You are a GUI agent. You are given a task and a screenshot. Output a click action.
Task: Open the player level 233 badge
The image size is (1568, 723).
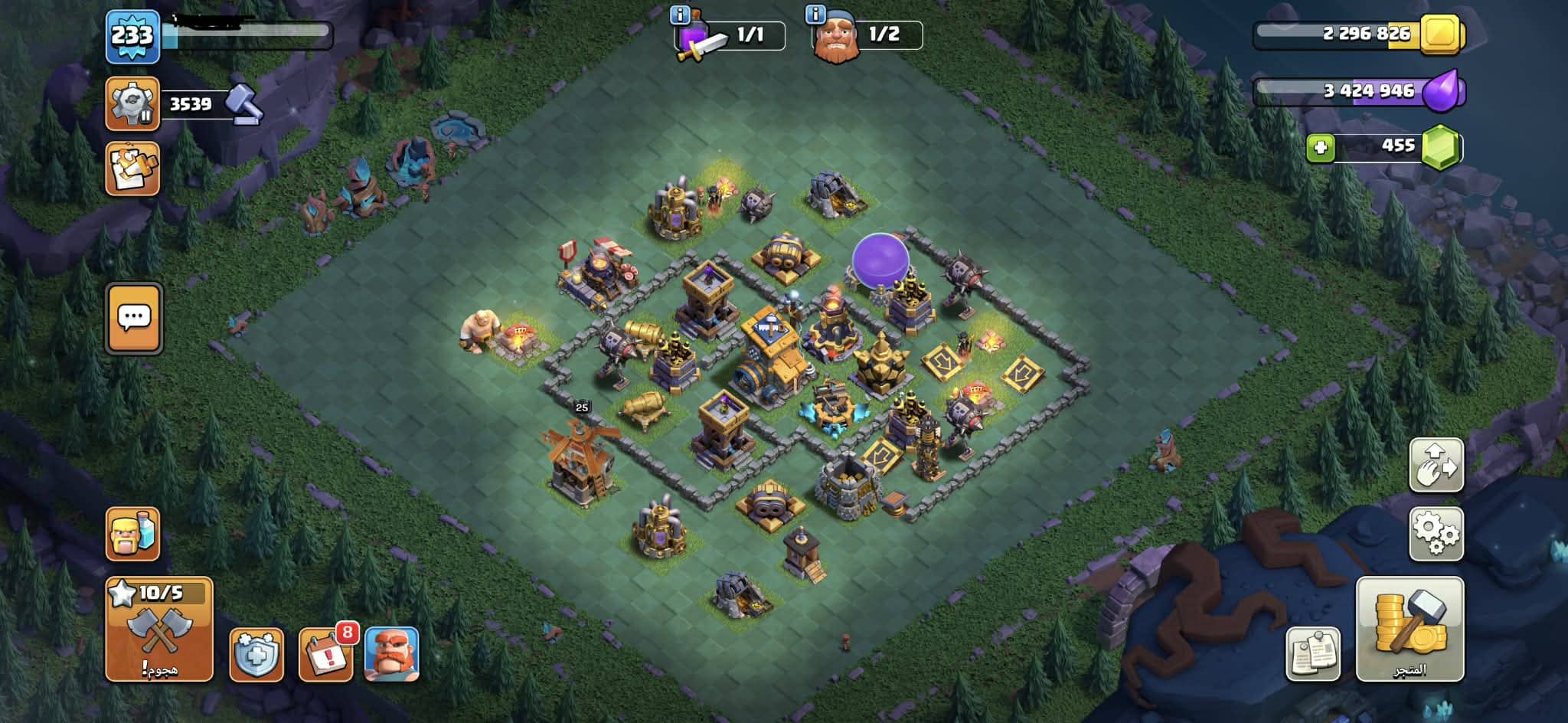132,36
